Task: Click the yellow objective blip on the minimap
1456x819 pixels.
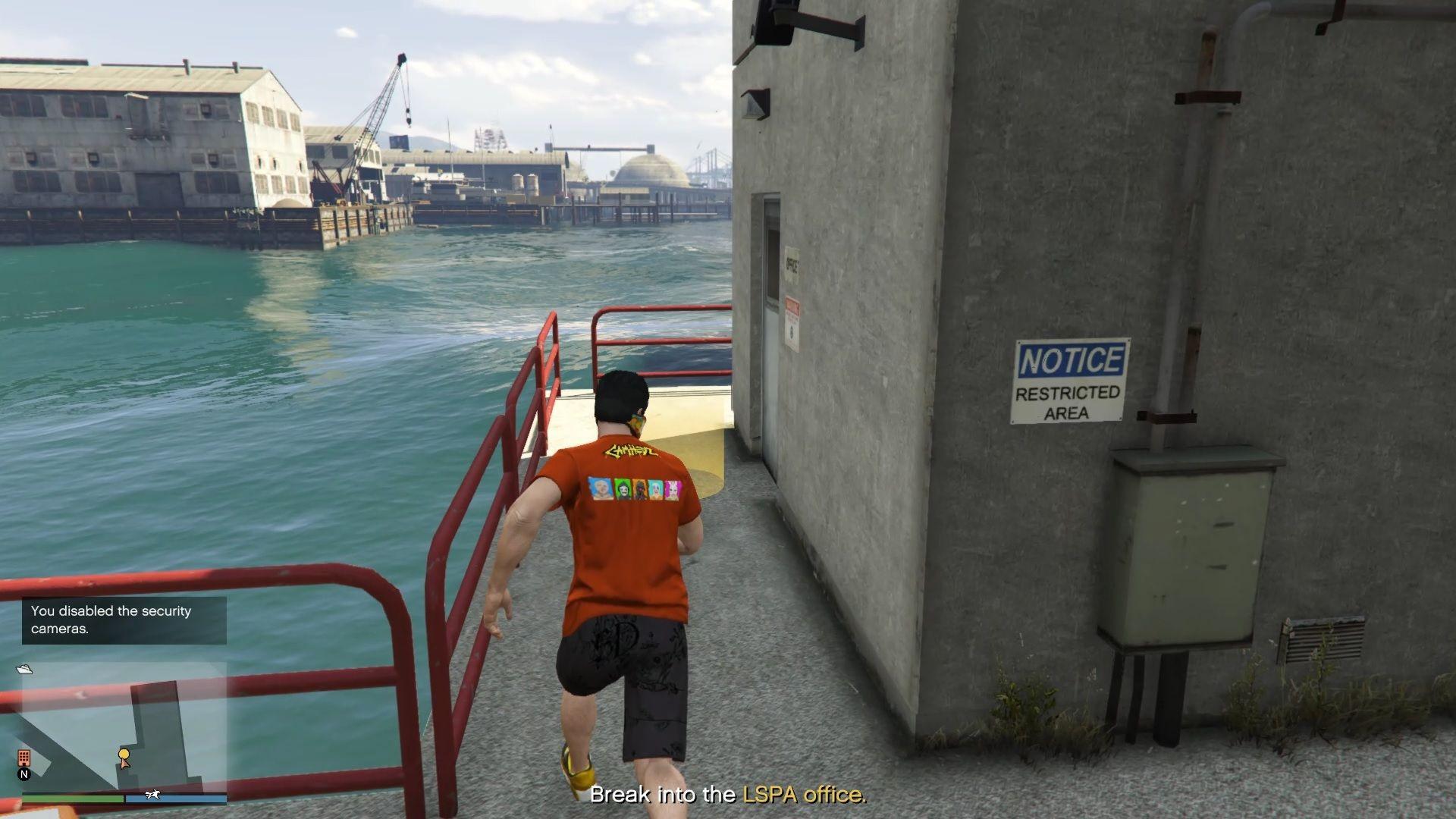Action: [124, 755]
